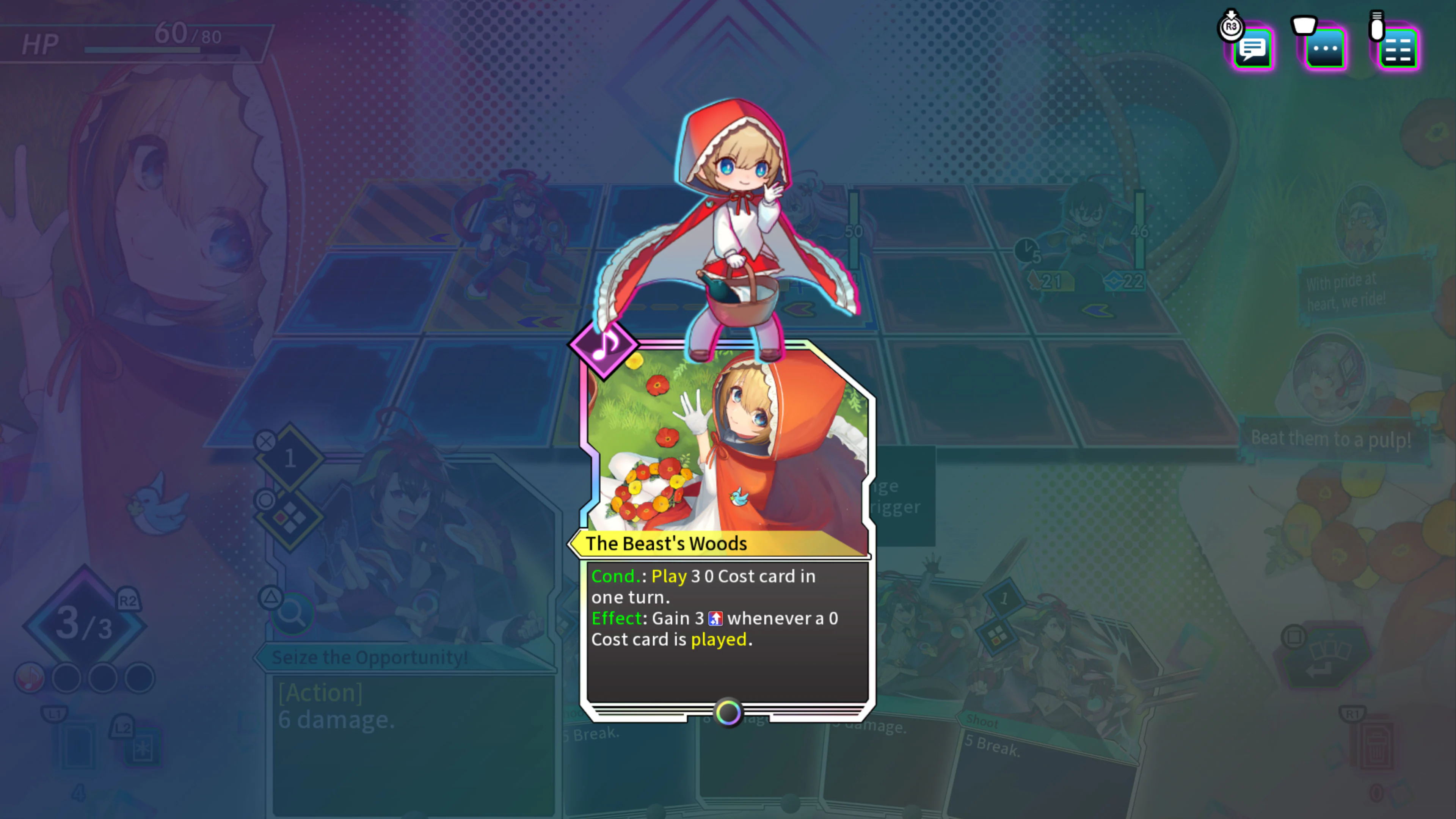Click the first empty energy slot circle

pos(67,678)
